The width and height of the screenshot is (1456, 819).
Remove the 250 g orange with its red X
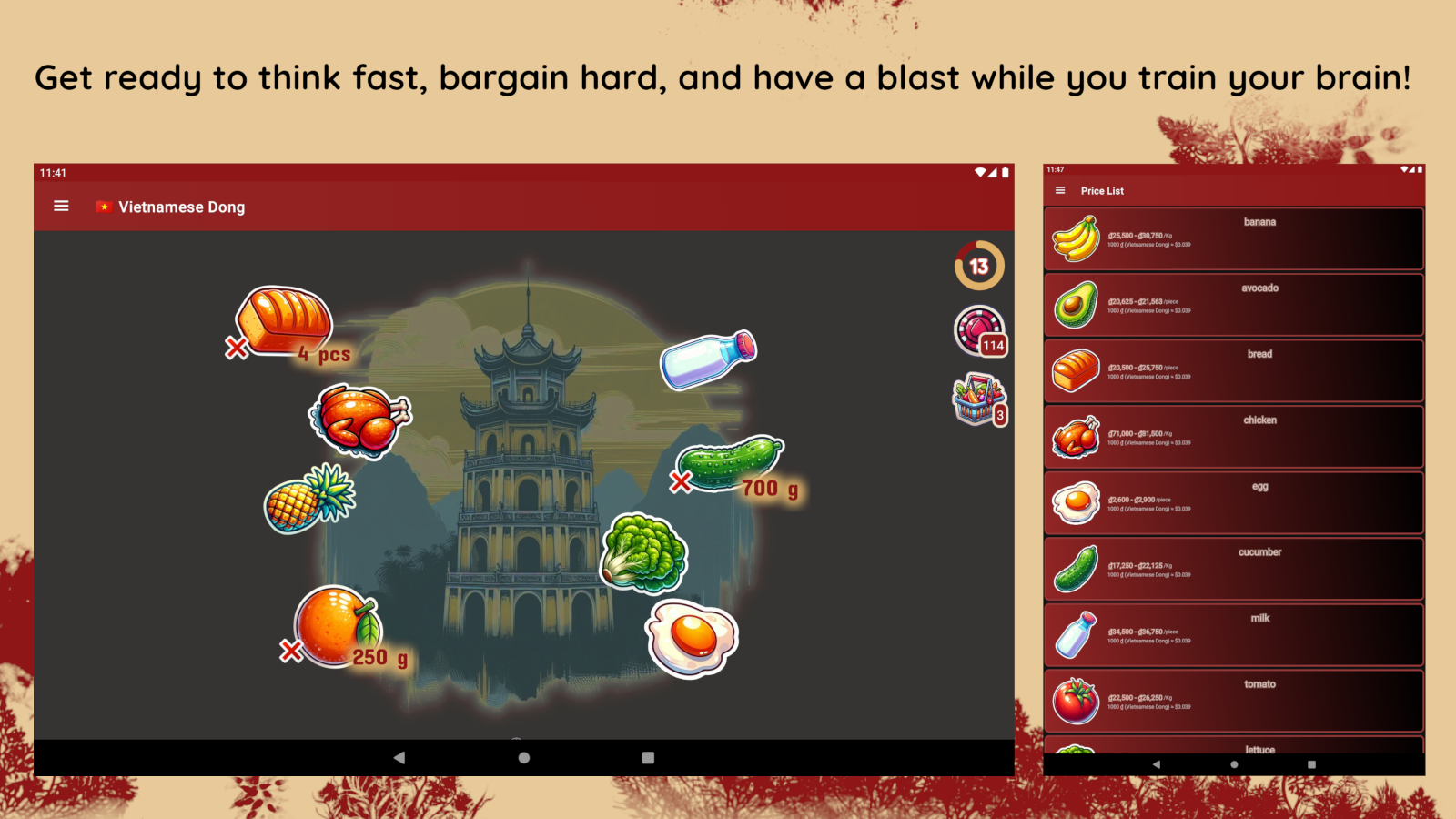click(x=291, y=651)
